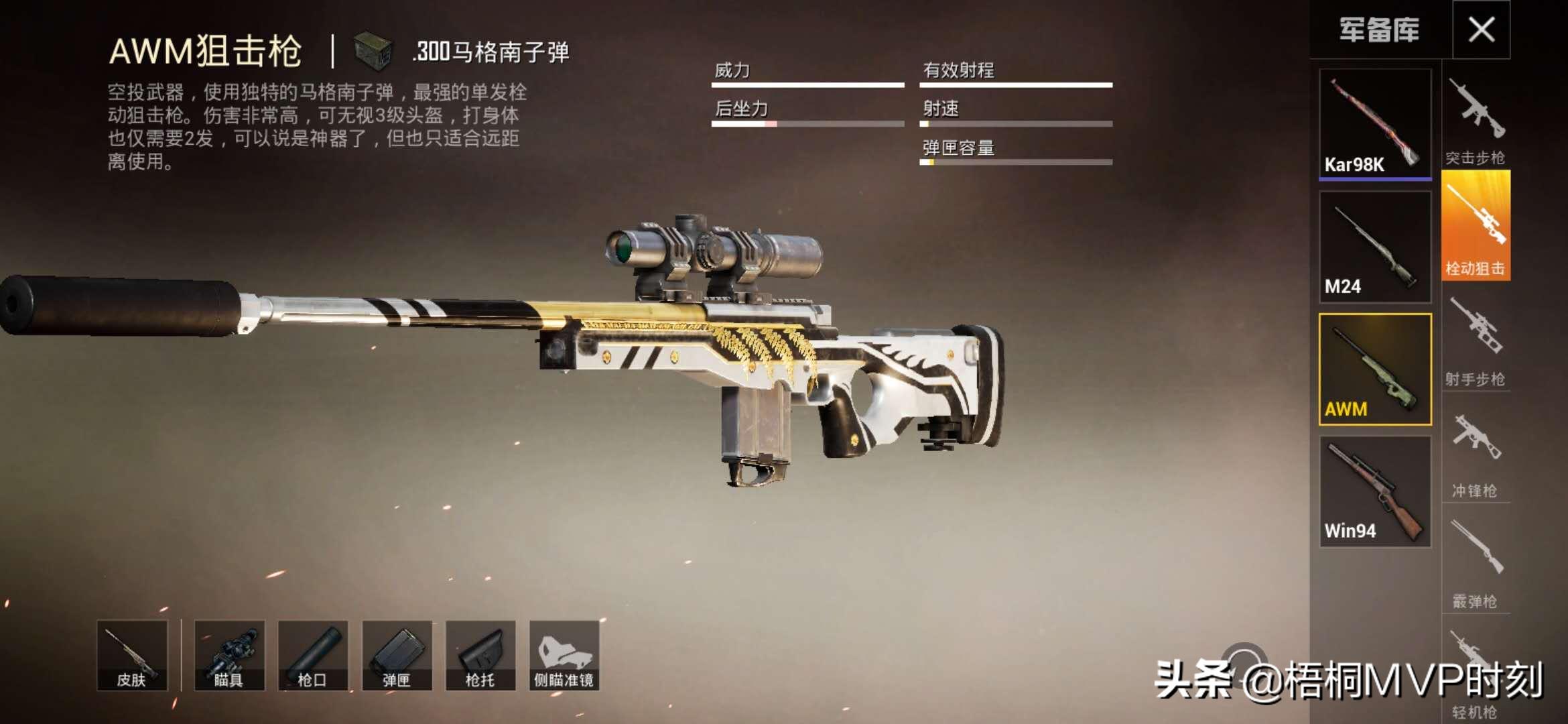
Task: Open the 侧瞄准镜 canted sight slot
Action: point(564,655)
